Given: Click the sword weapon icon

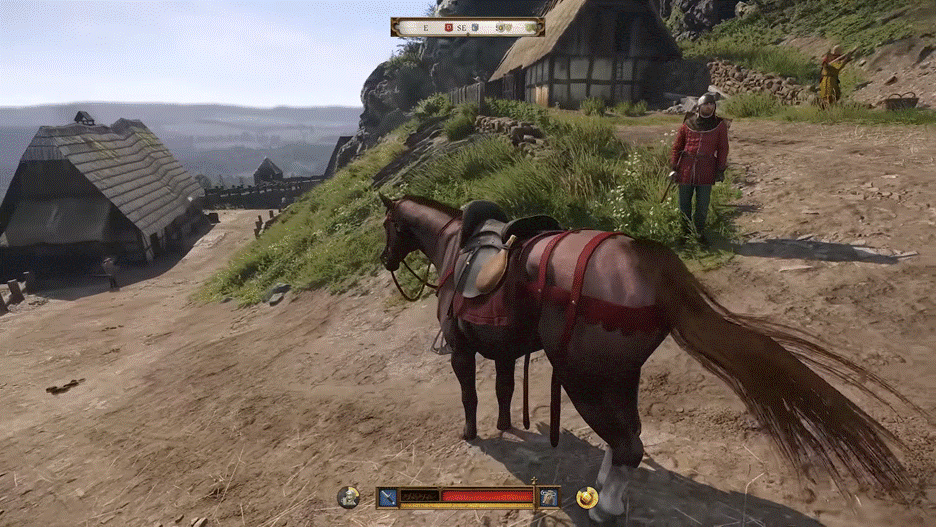Looking at the screenshot, I should [387, 496].
